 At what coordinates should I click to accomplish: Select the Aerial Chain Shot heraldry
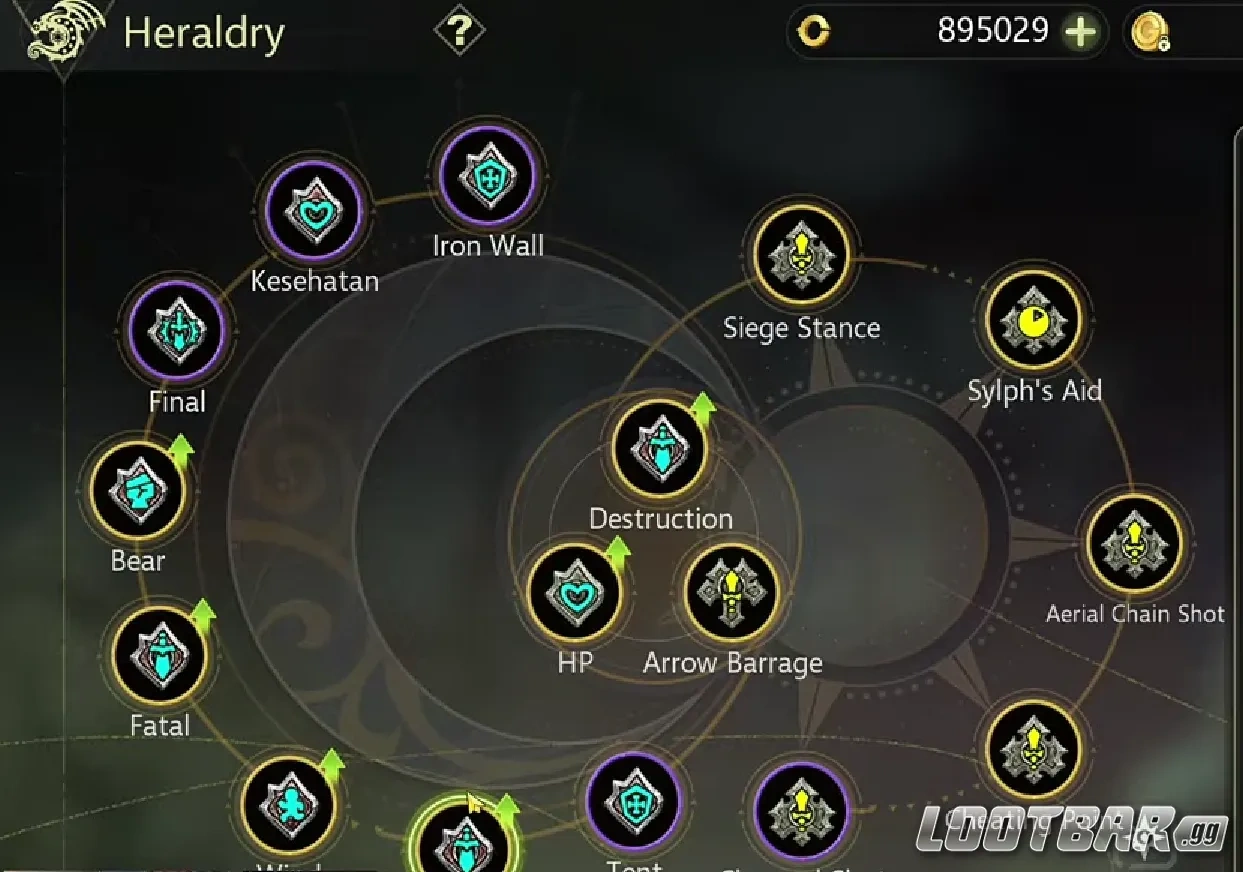point(1134,544)
